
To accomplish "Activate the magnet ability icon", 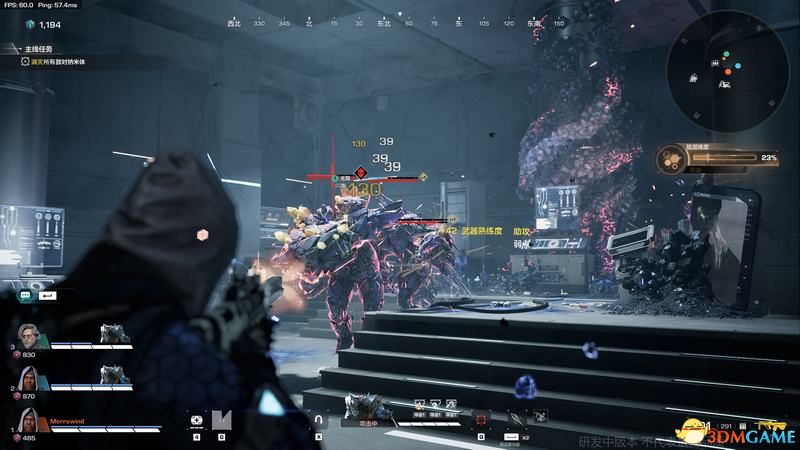I will (x=320, y=420).
